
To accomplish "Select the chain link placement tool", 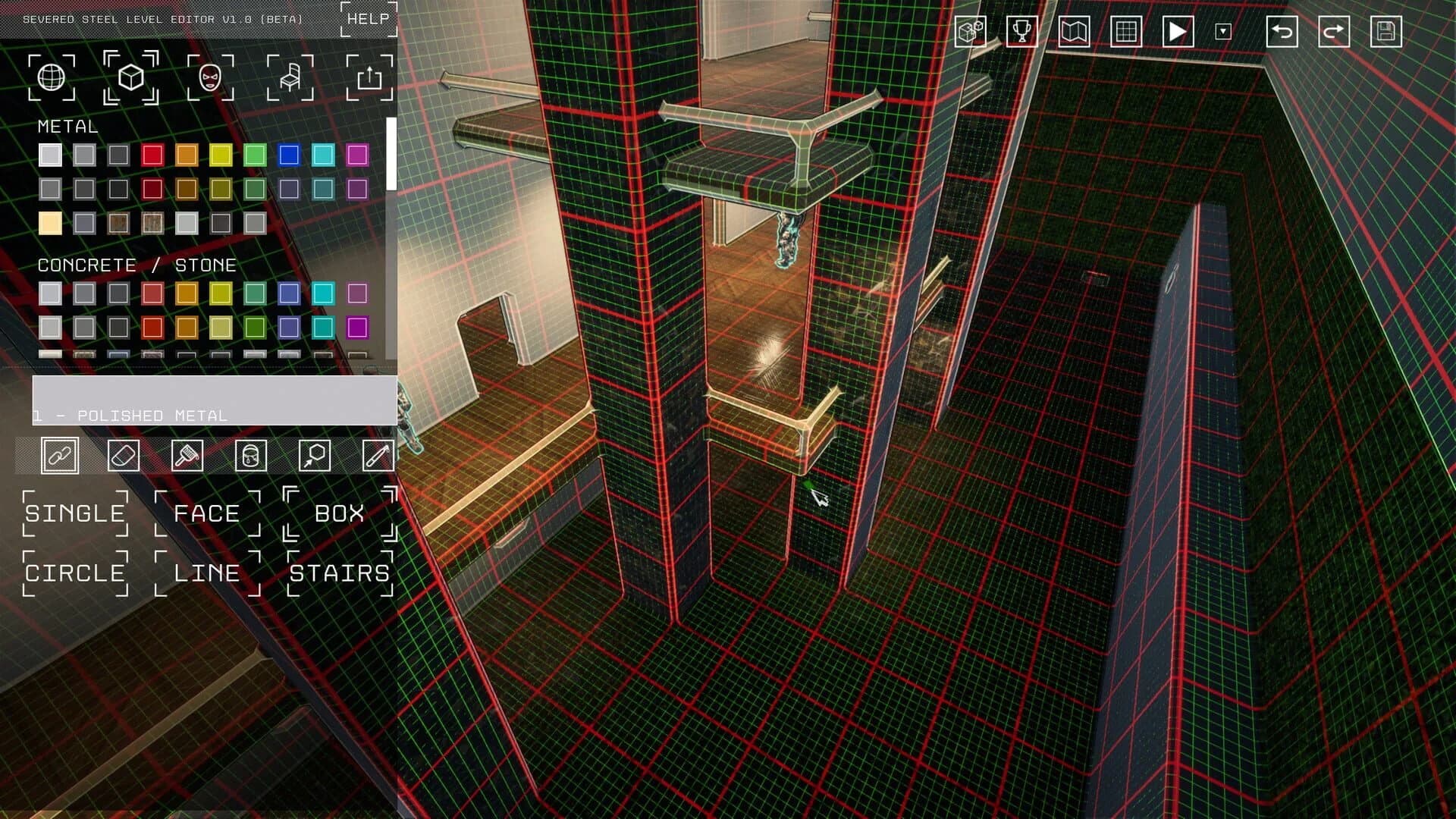I will 61,455.
